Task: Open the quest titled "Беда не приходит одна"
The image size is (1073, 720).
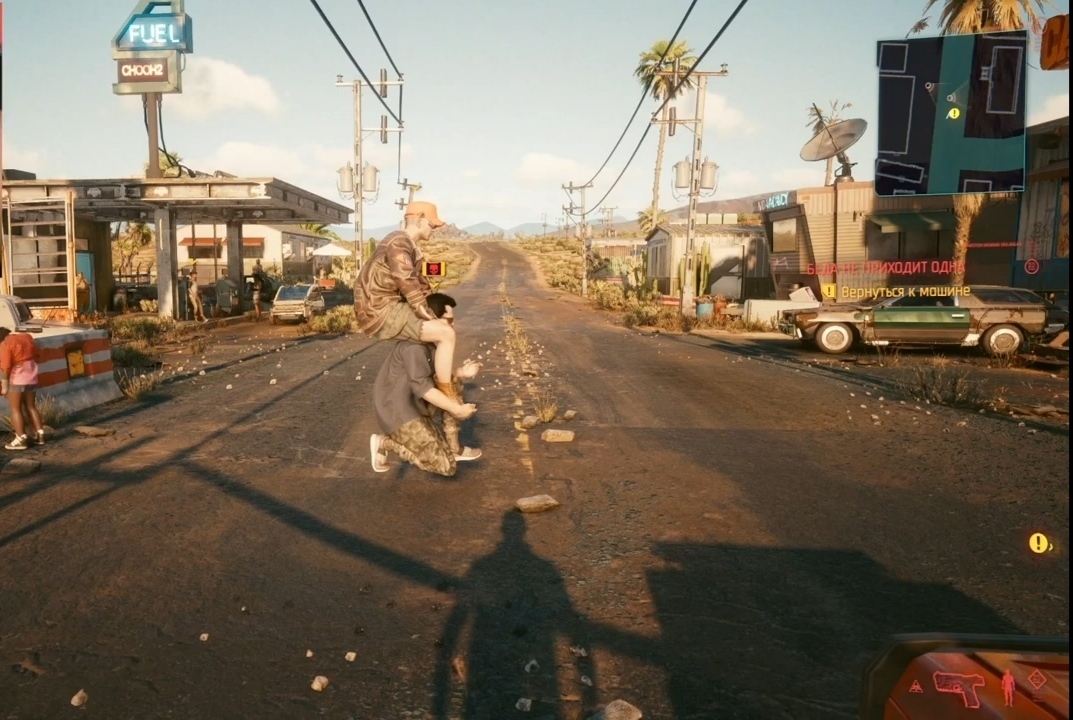Action: tap(885, 268)
